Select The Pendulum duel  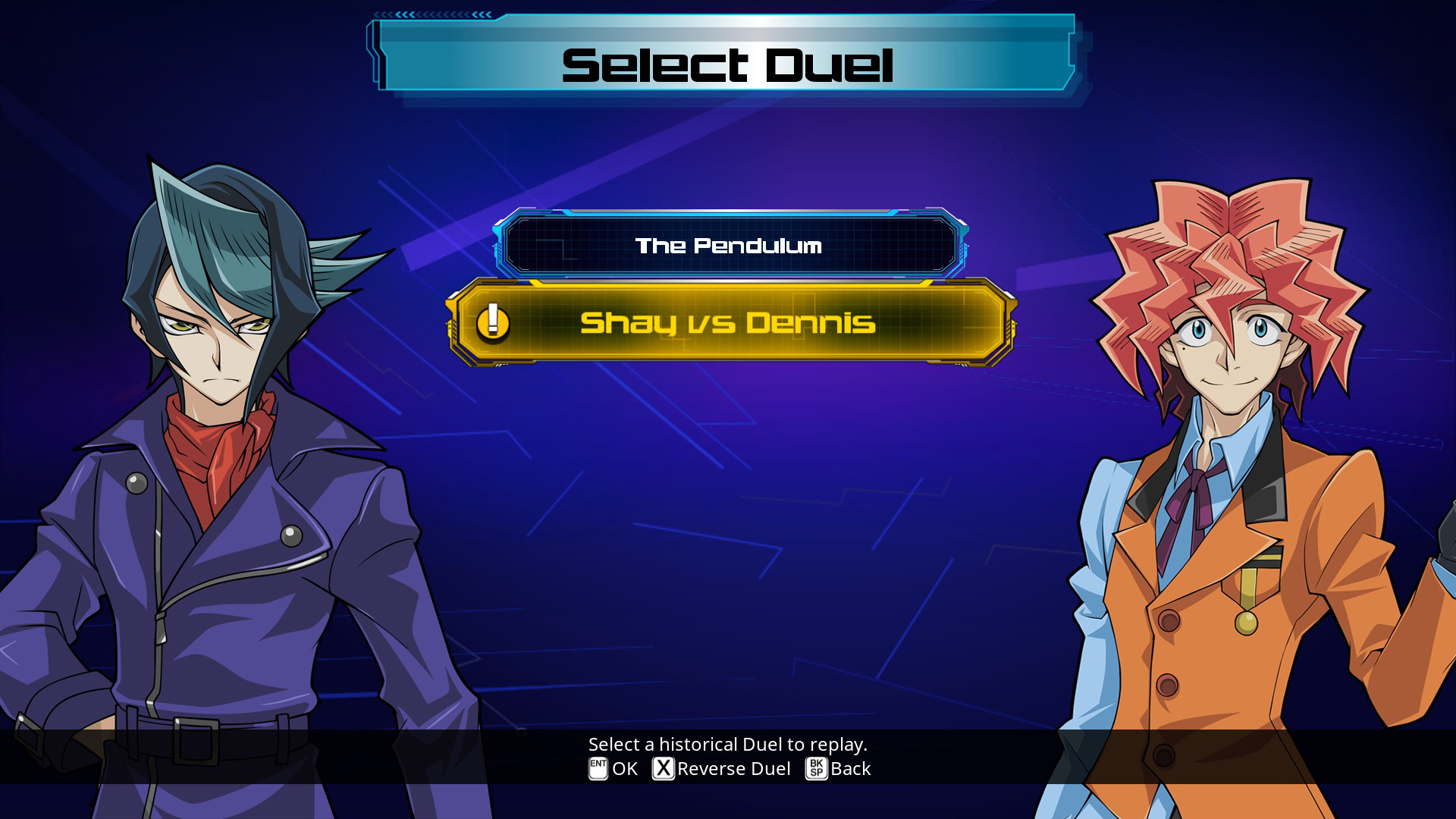pos(728,245)
